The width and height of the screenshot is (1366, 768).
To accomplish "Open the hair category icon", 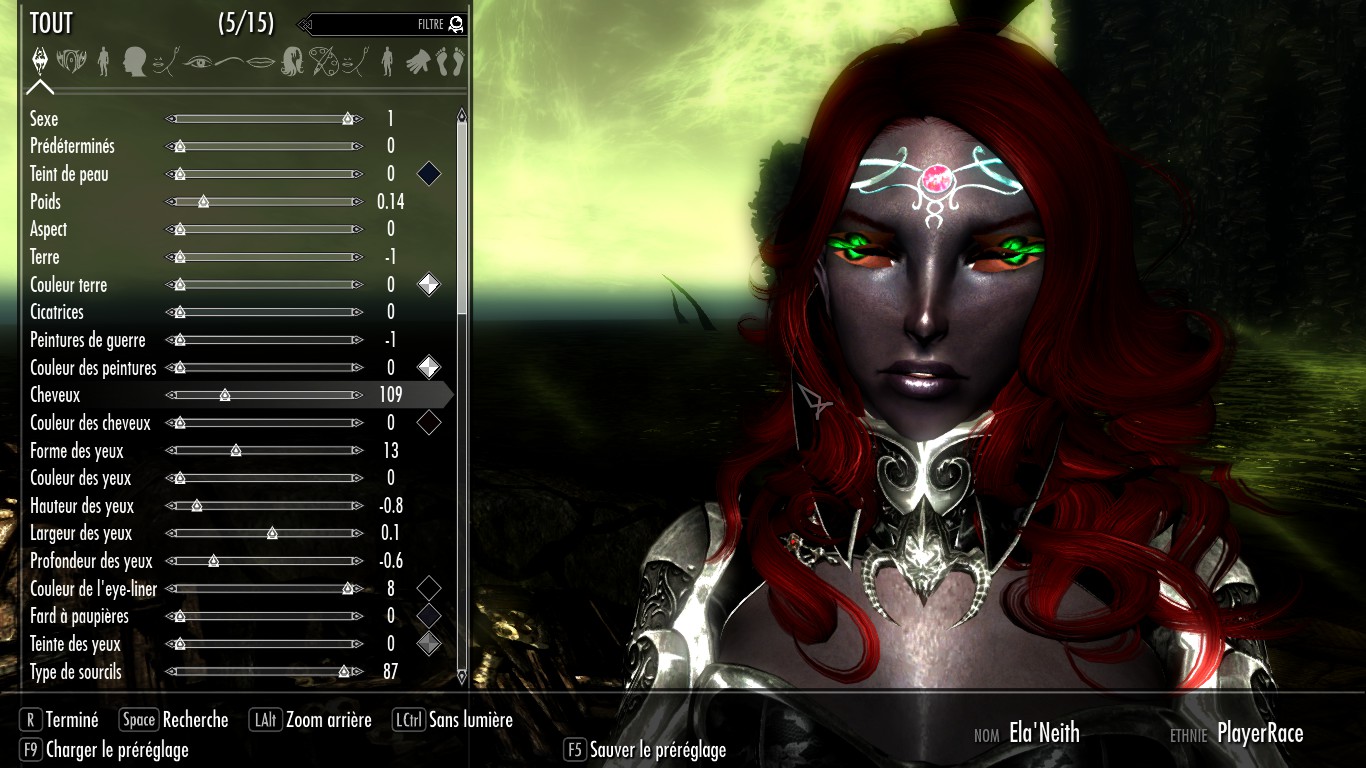I will click(x=292, y=62).
